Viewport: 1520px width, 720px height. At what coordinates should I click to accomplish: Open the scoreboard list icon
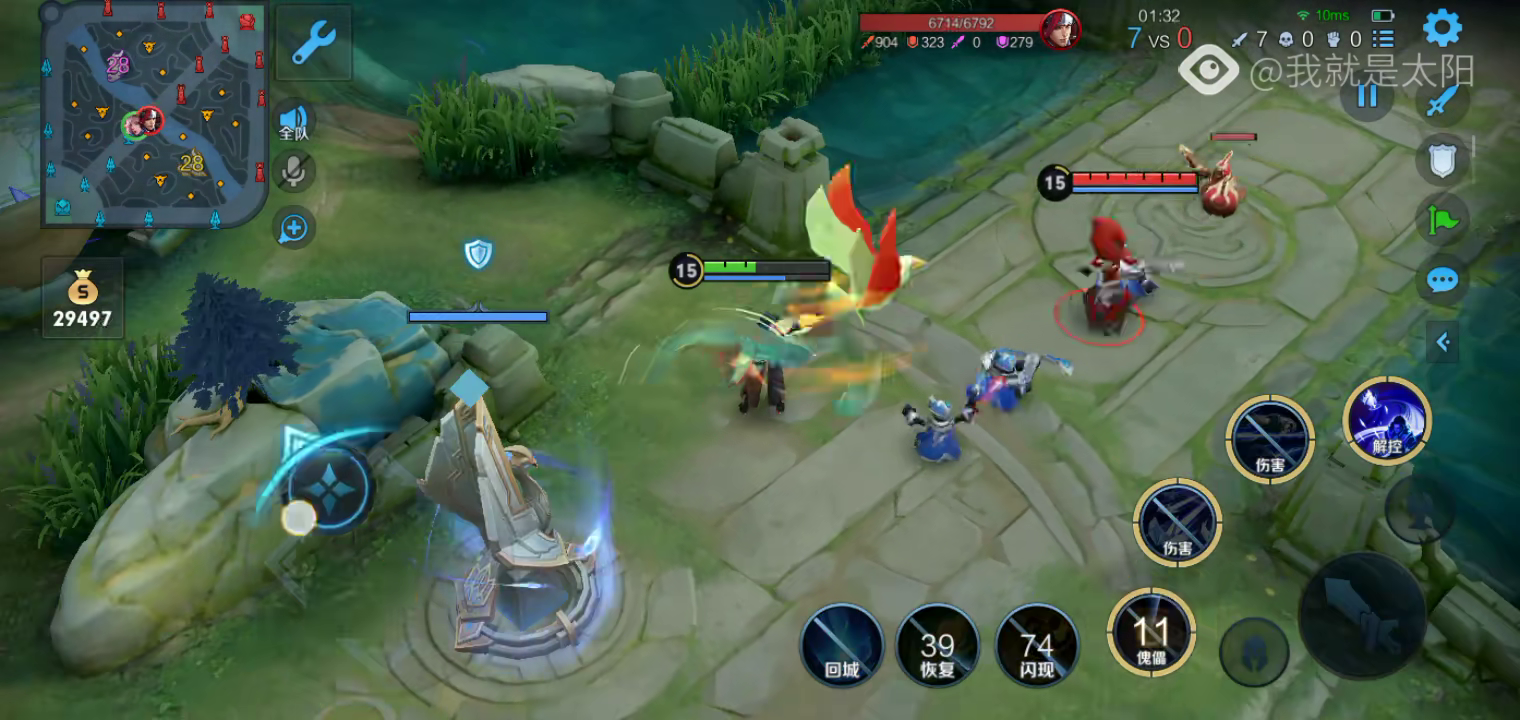[1383, 39]
